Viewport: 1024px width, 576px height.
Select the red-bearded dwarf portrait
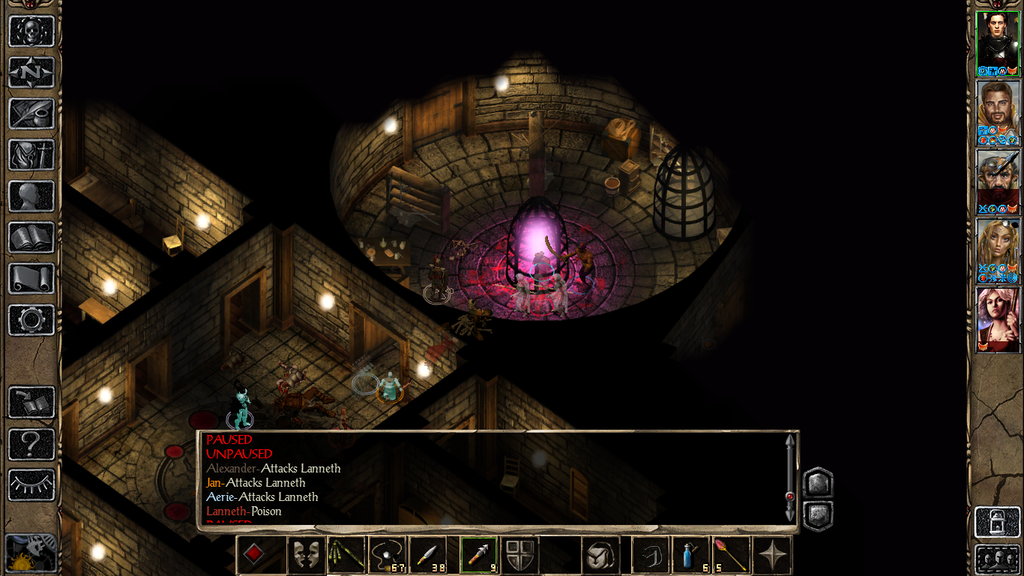tap(997, 179)
